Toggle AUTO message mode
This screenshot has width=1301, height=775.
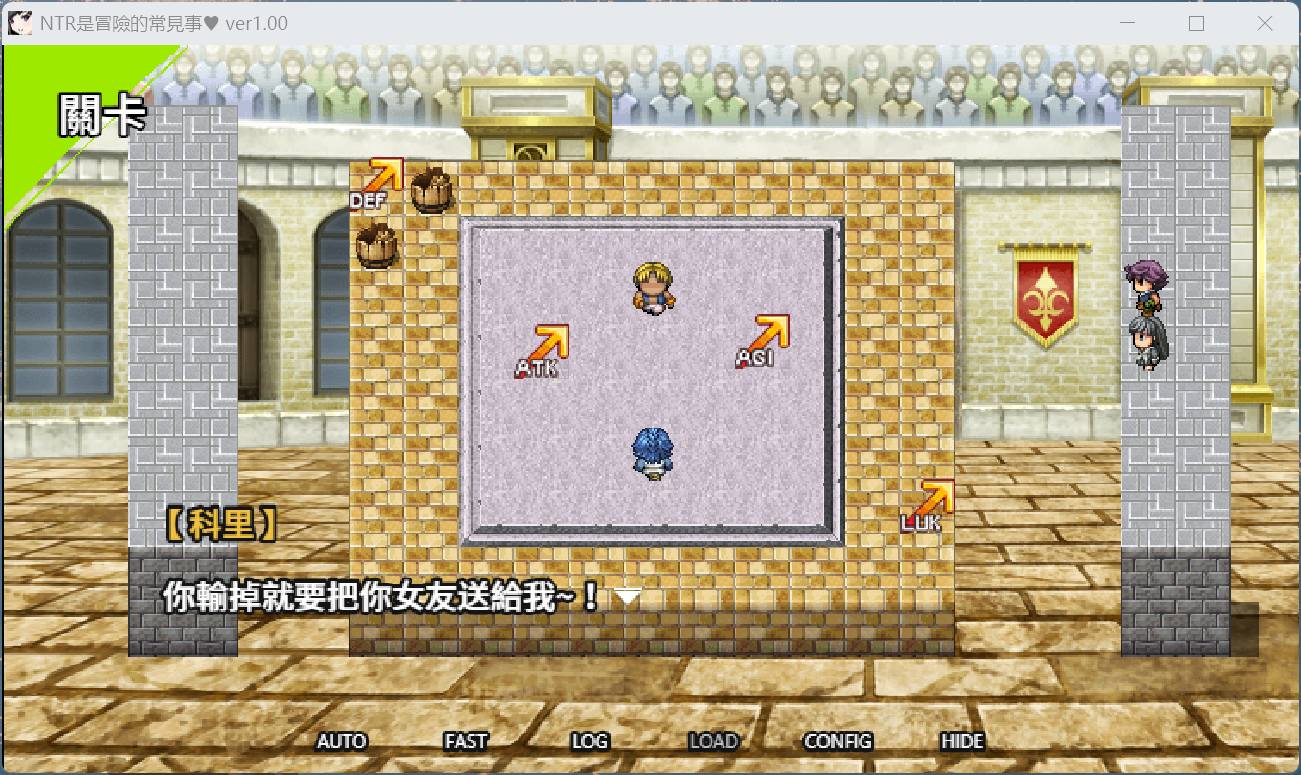[343, 741]
